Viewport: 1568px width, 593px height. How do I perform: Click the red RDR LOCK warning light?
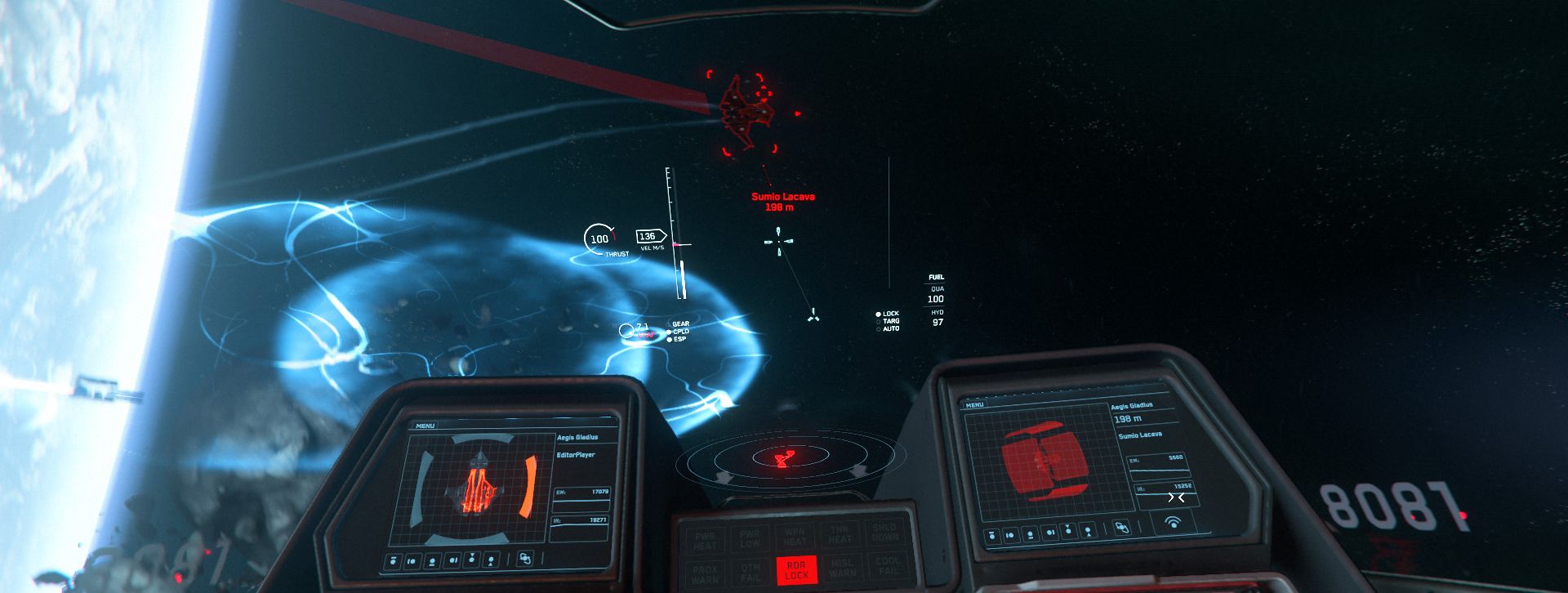(x=795, y=569)
